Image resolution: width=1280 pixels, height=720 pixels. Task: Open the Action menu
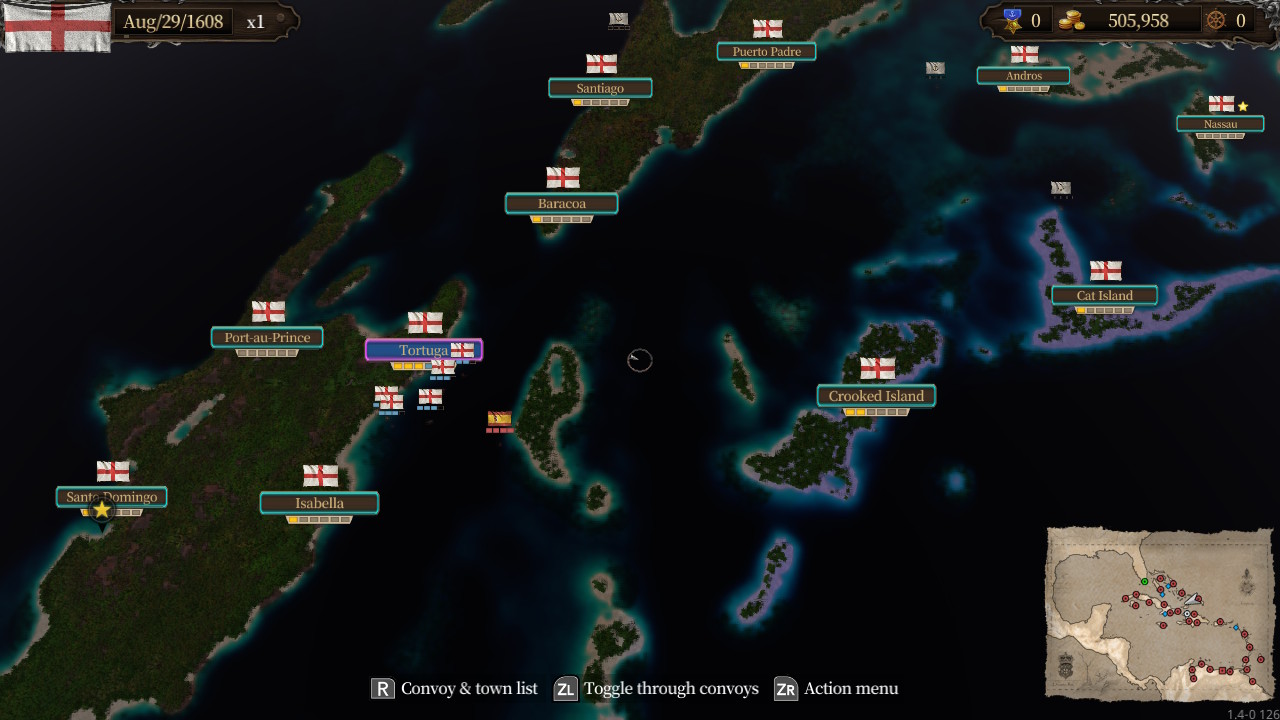pyautogui.click(x=785, y=688)
